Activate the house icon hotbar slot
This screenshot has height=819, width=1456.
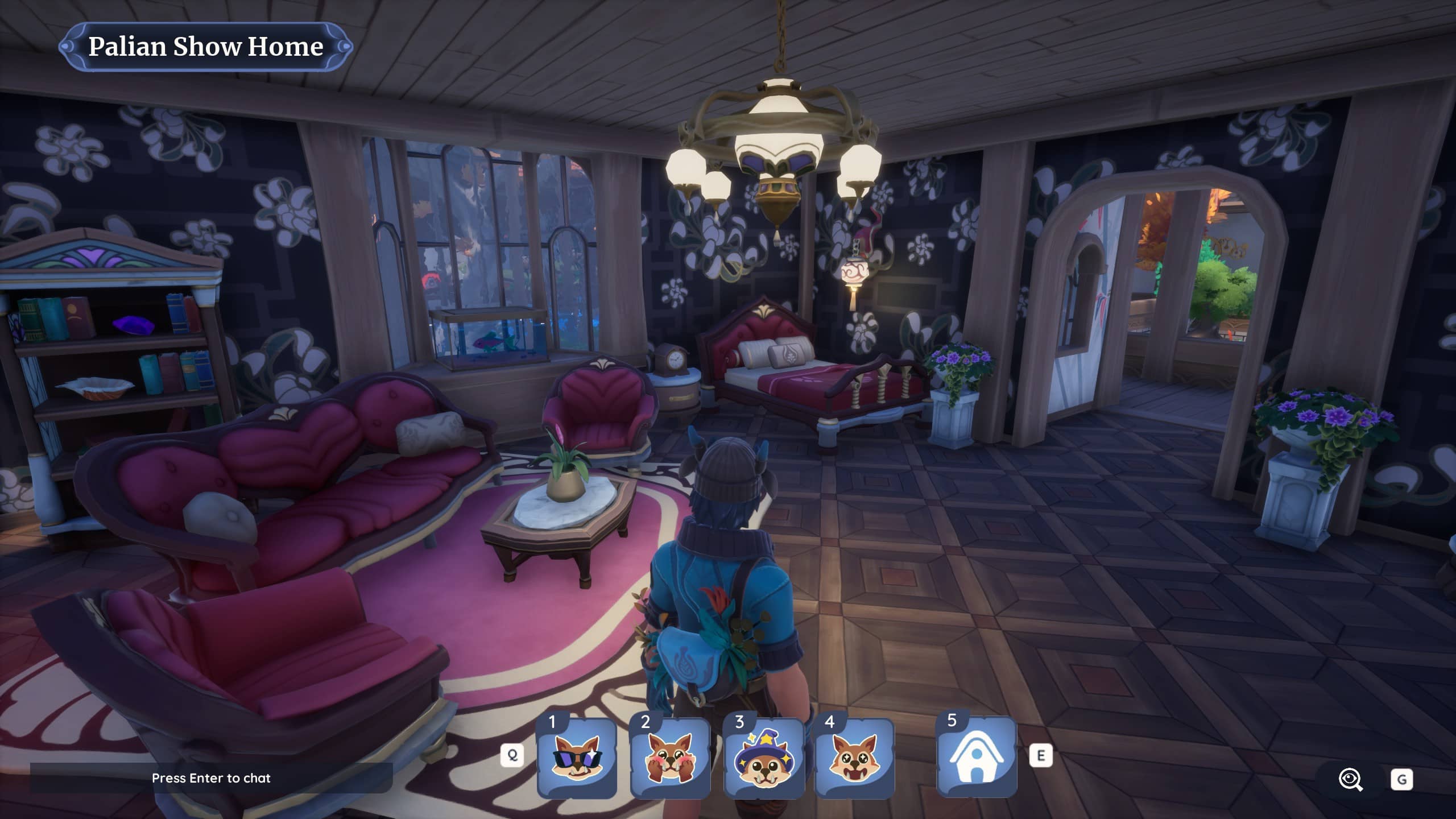coord(977,757)
